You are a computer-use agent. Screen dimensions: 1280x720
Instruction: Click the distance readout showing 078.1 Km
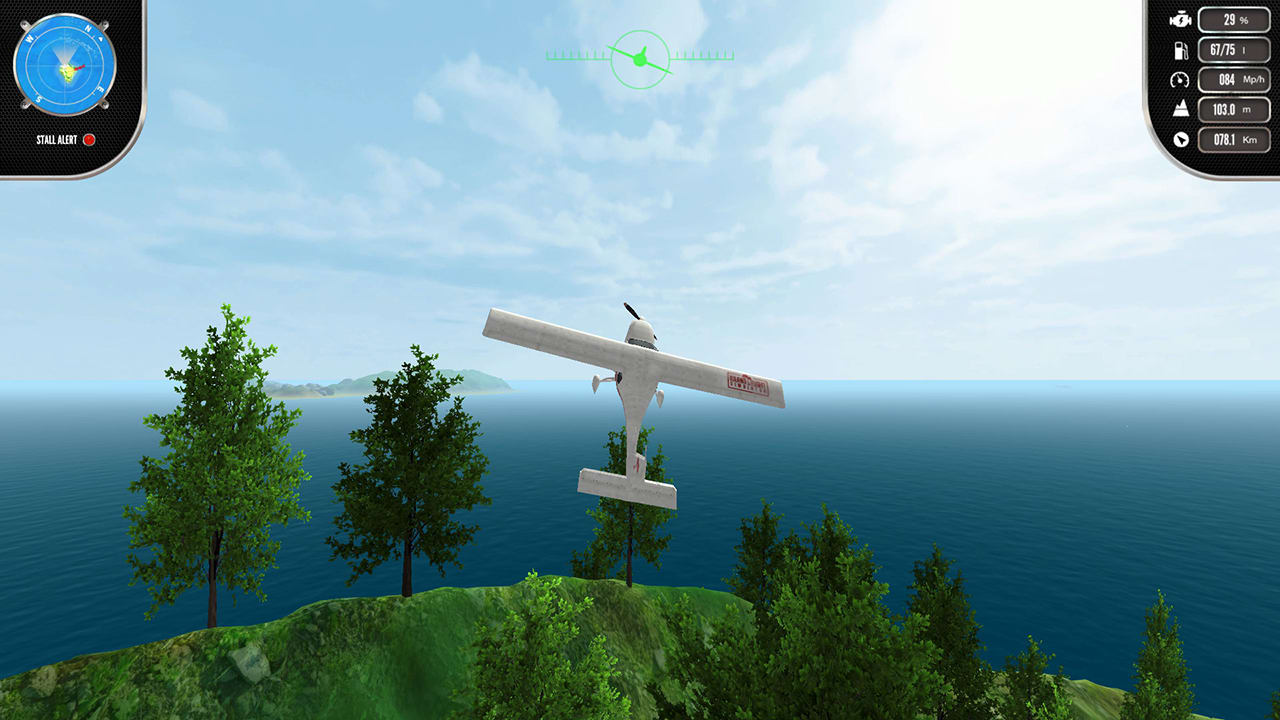click(x=1232, y=140)
